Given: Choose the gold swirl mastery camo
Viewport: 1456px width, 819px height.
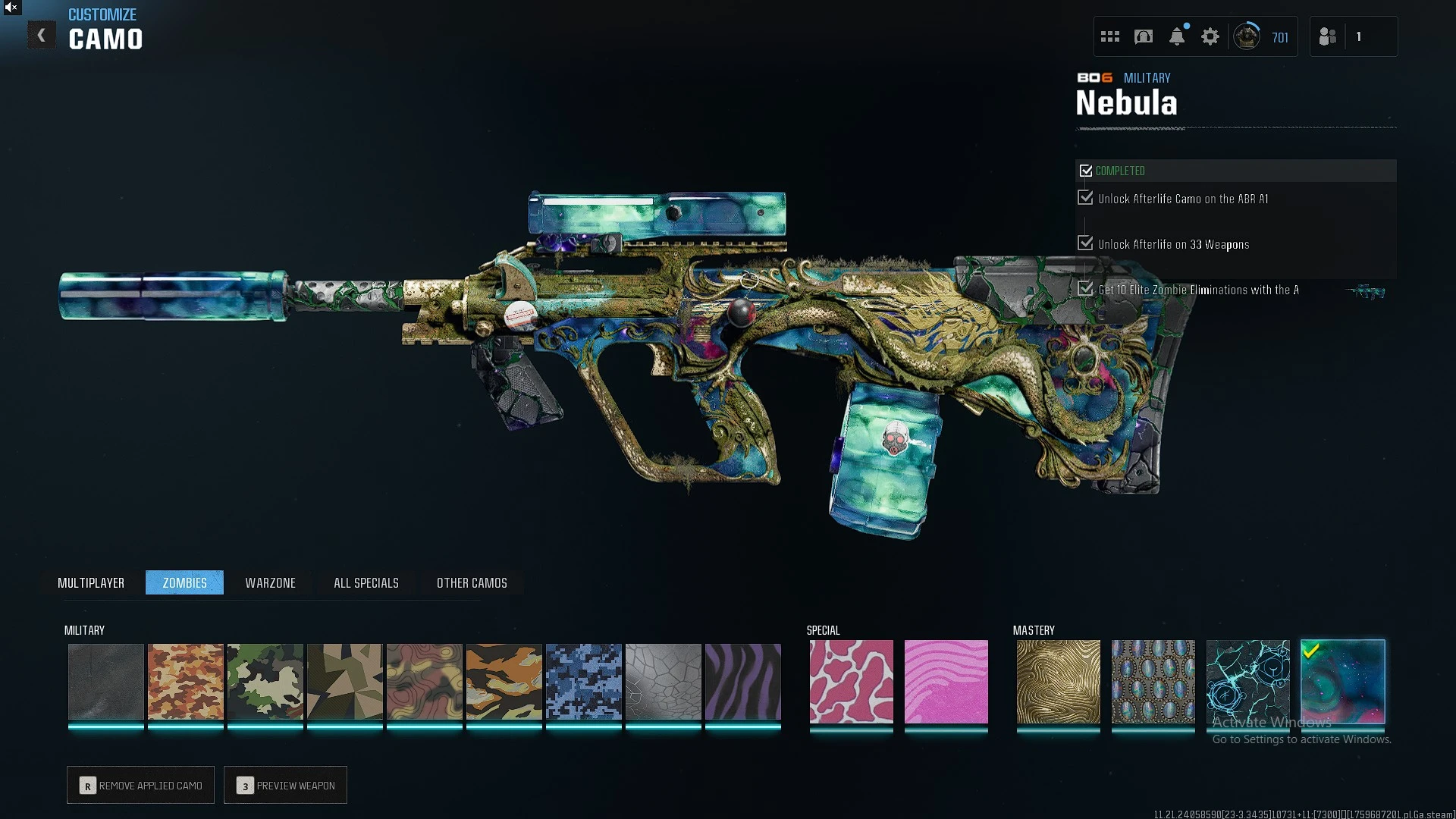Looking at the screenshot, I should [1058, 681].
